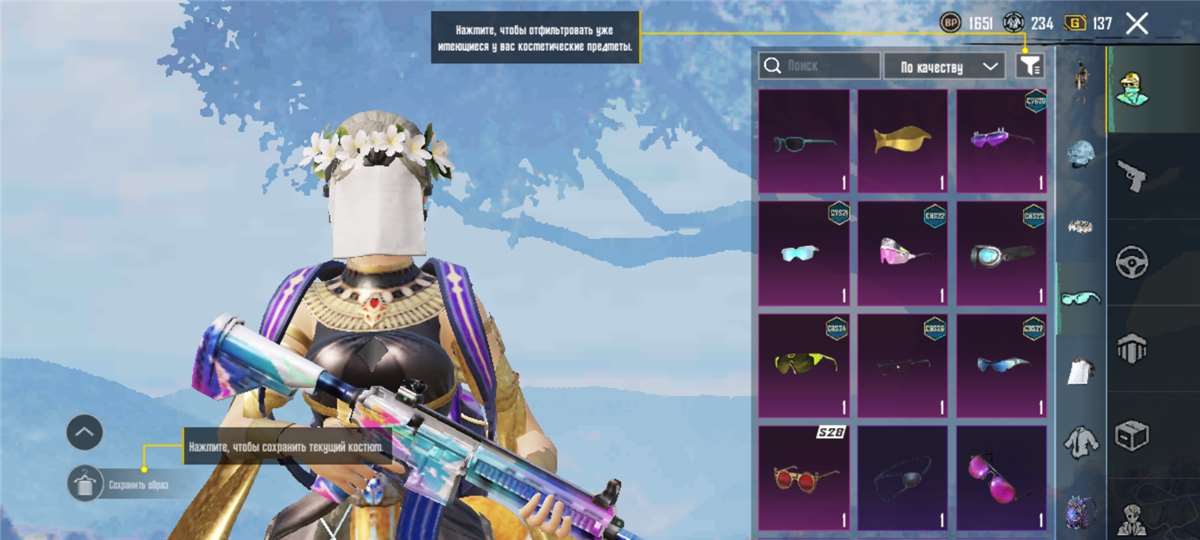Select the red round S28 glasses
Viewport: 1200px width, 540px height.
(803, 477)
